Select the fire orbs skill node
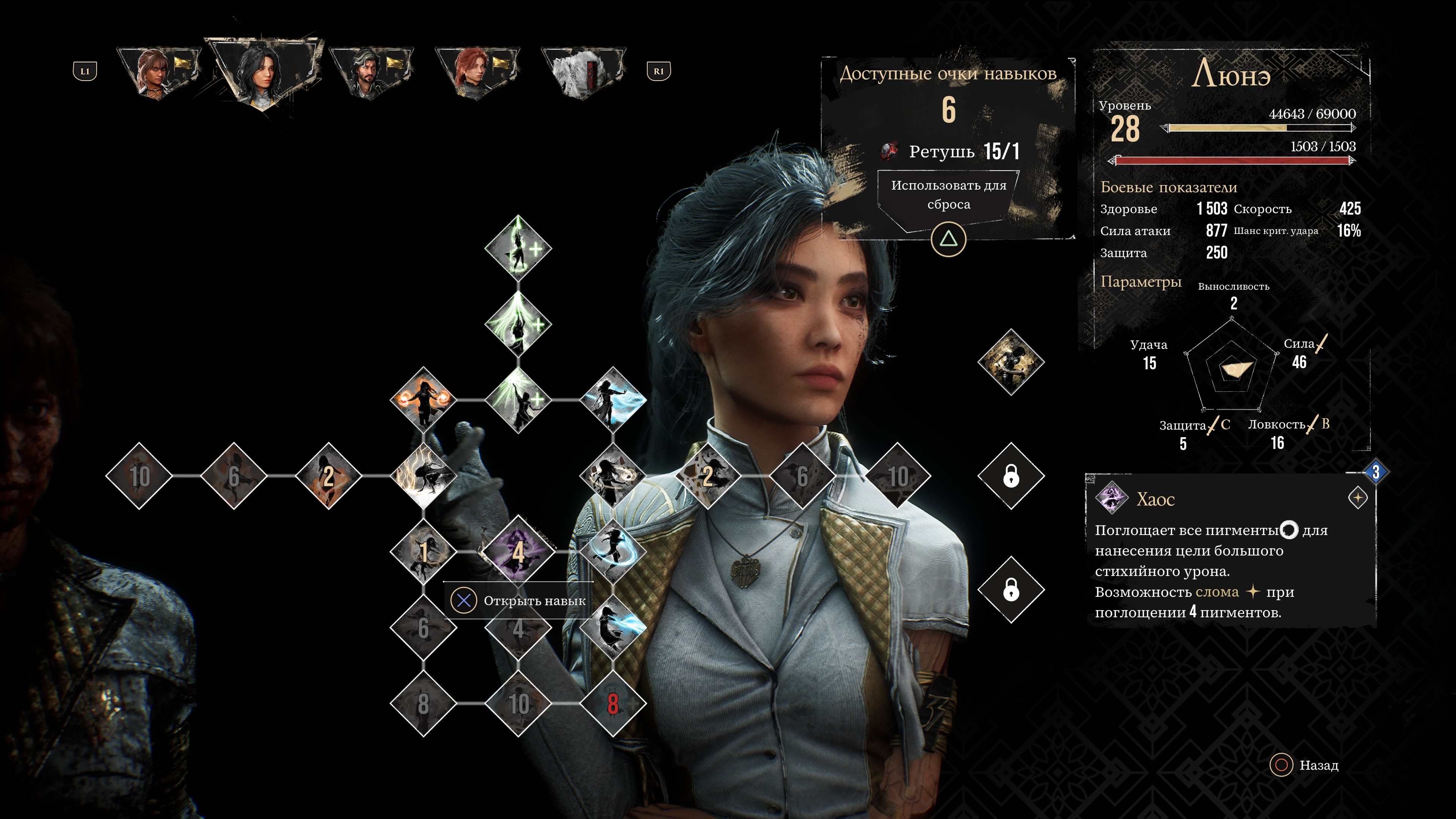The height and width of the screenshot is (819, 1456). [x=423, y=400]
